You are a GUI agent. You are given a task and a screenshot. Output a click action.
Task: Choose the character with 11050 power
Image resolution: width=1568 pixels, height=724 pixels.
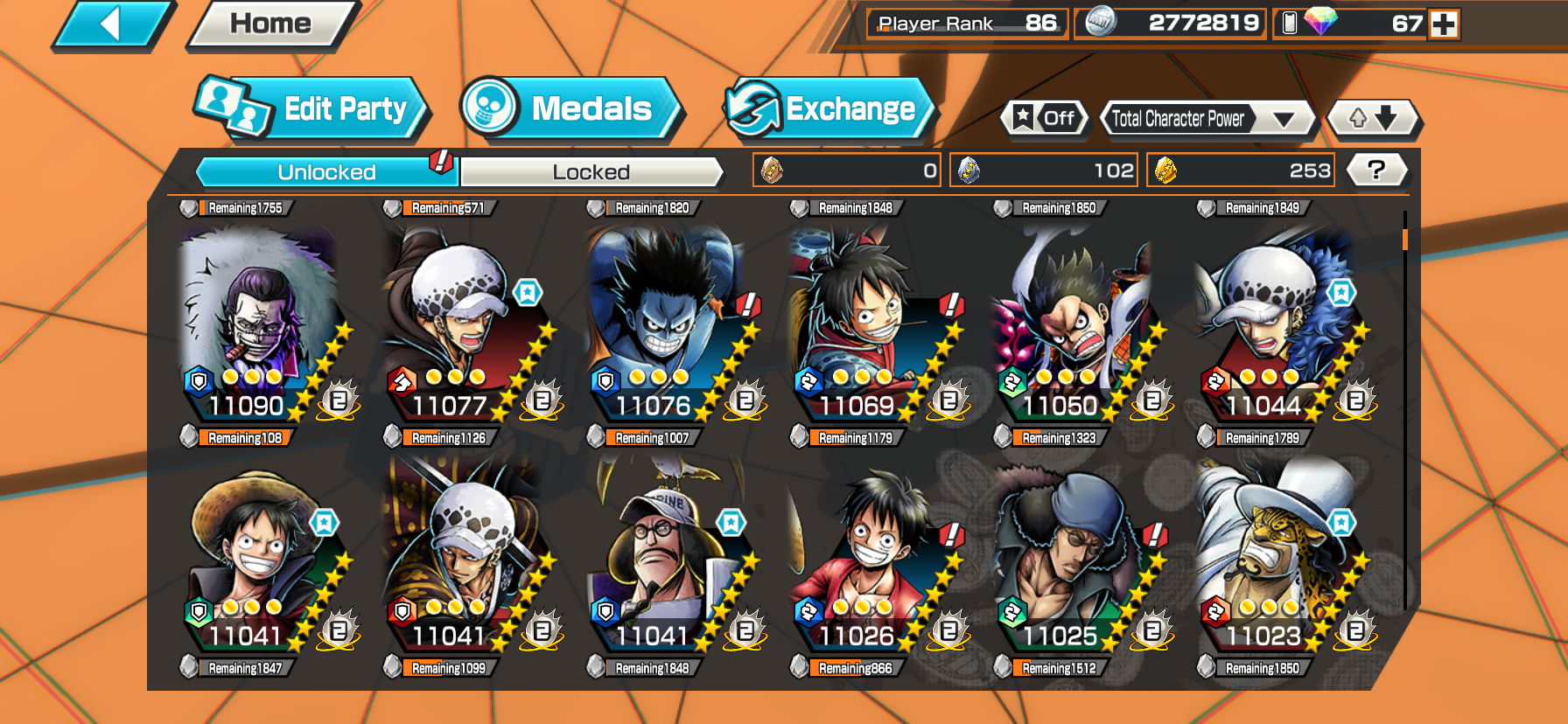(x=1074, y=324)
